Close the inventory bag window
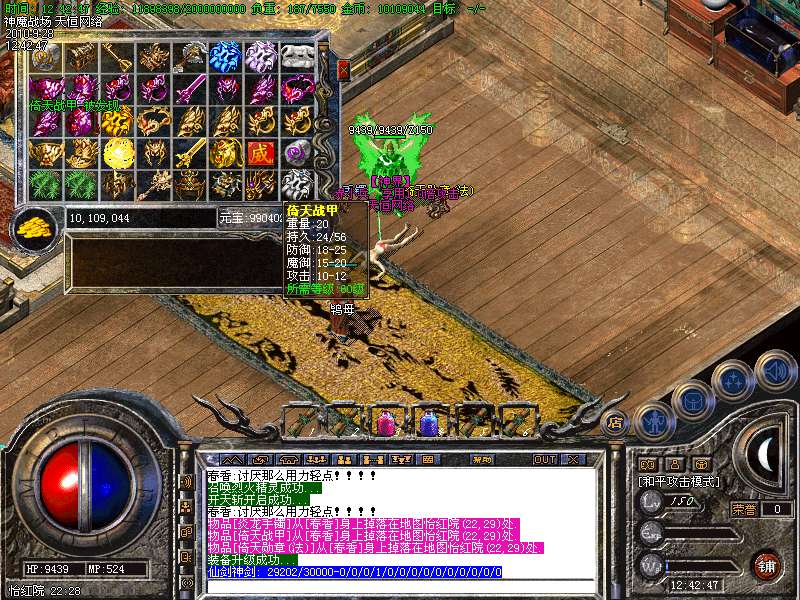 click(343, 70)
